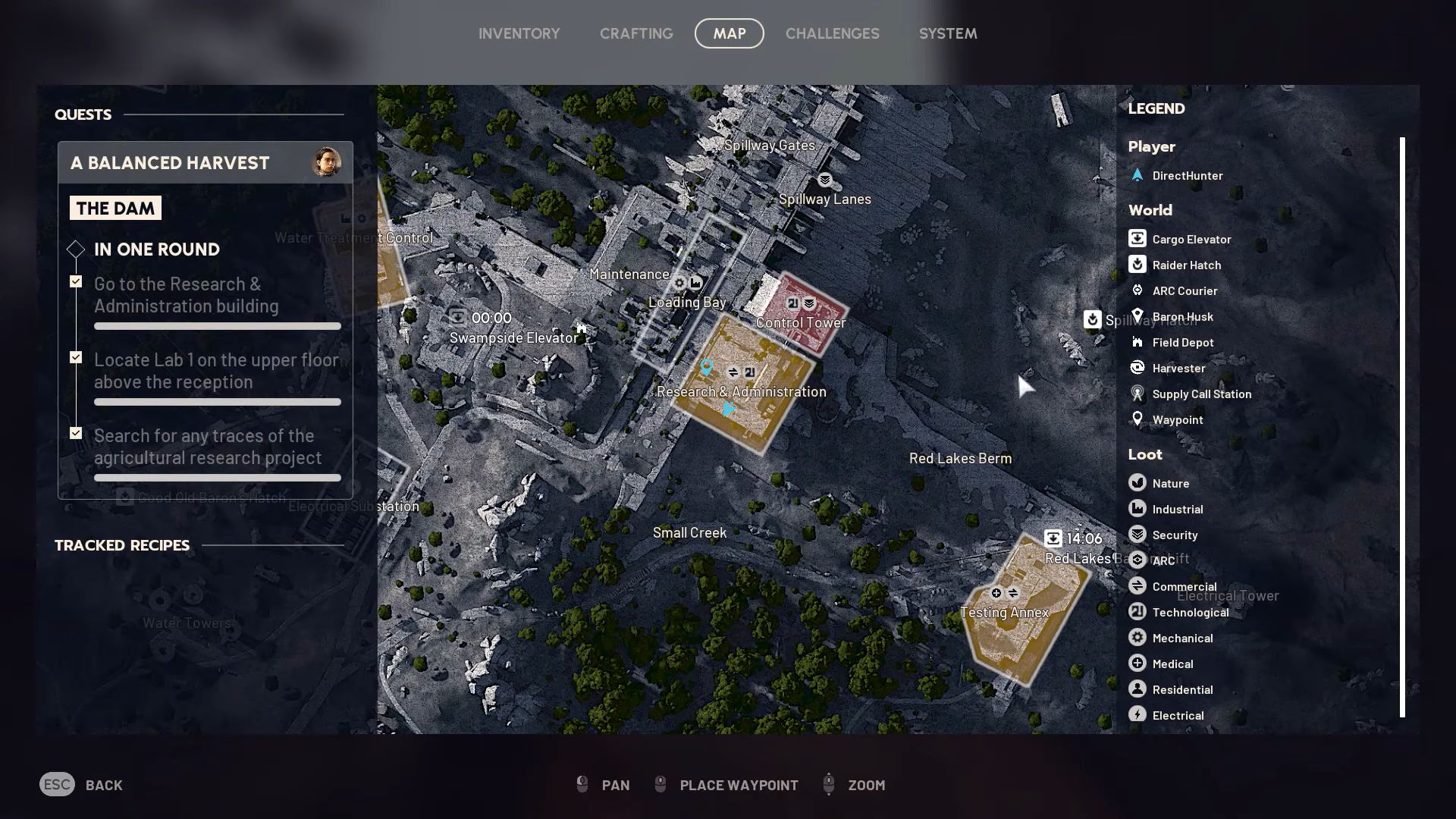The width and height of the screenshot is (1456, 819).
Task: Toggle the 'Locate Lab 1' objective checkbox
Action: point(76,356)
